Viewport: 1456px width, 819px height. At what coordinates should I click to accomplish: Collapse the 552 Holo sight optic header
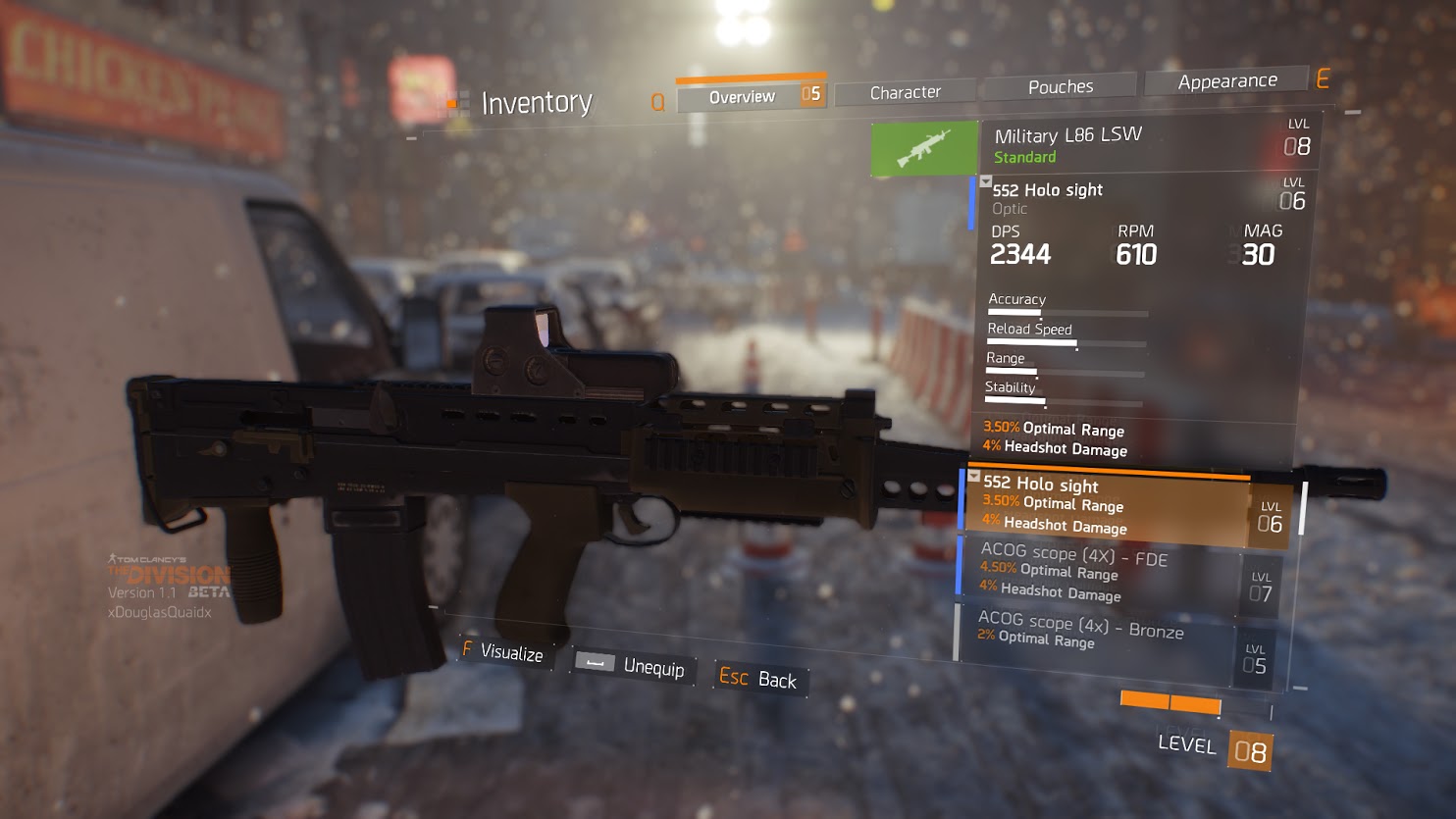point(986,182)
